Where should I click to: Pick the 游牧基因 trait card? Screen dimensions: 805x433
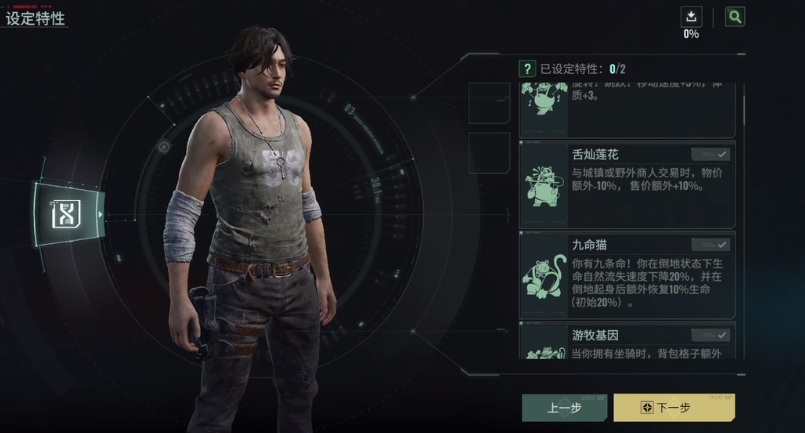(x=626, y=341)
